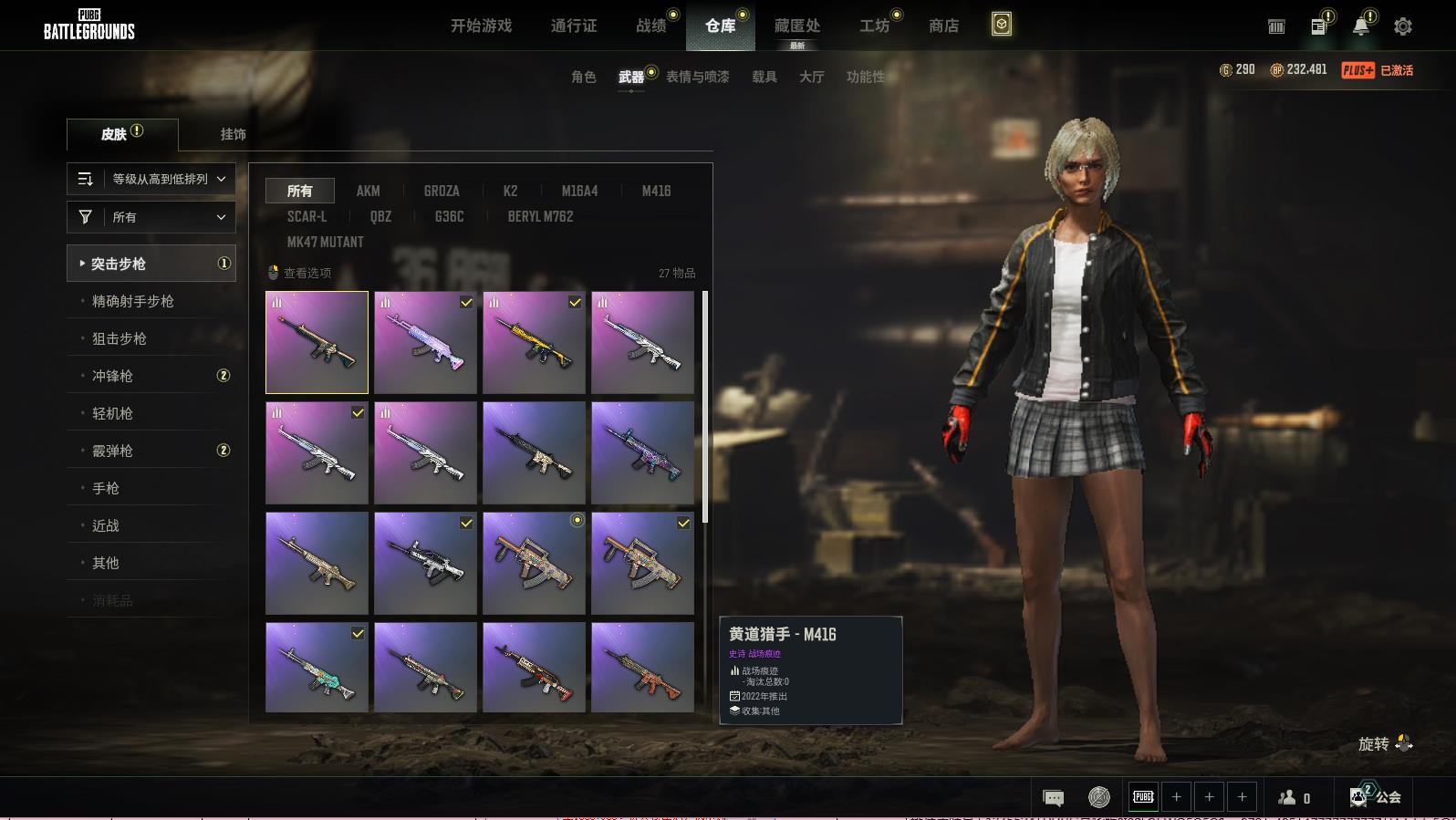Choose the 冲锋枪 submachine gun category
This screenshot has height=820, width=1456.
tap(113, 376)
